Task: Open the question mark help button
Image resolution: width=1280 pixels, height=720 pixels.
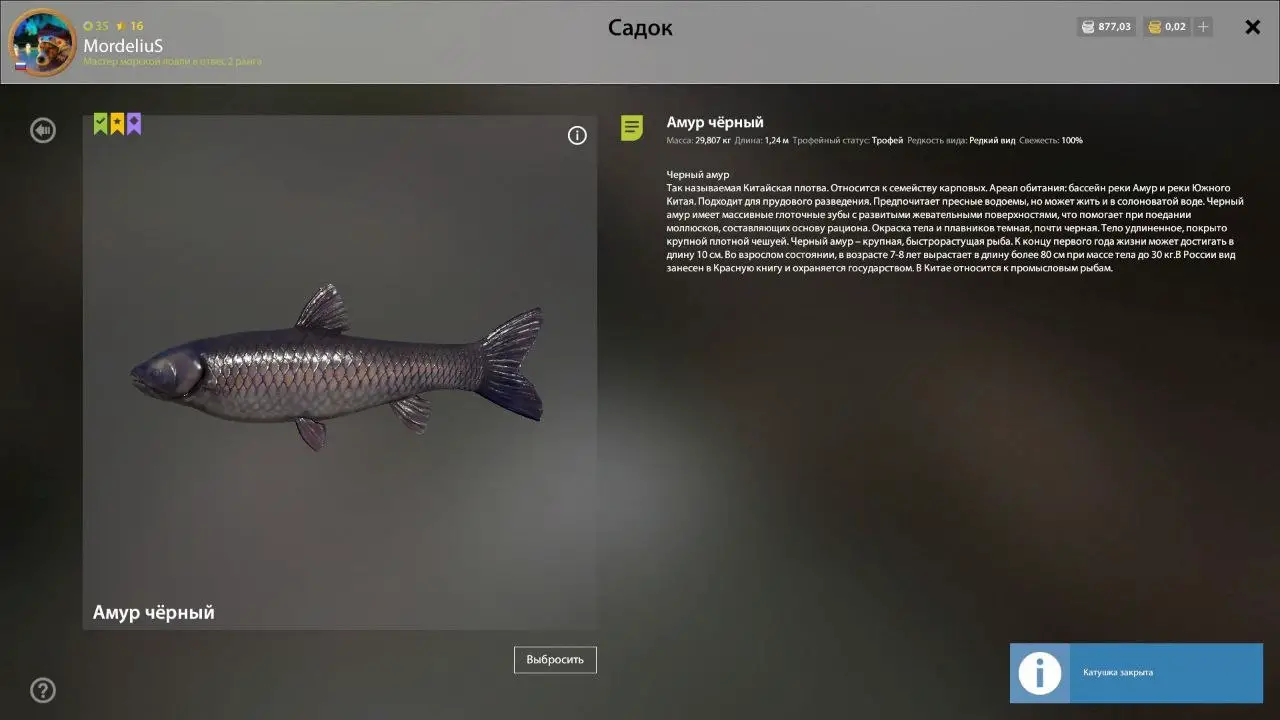Action: point(43,690)
